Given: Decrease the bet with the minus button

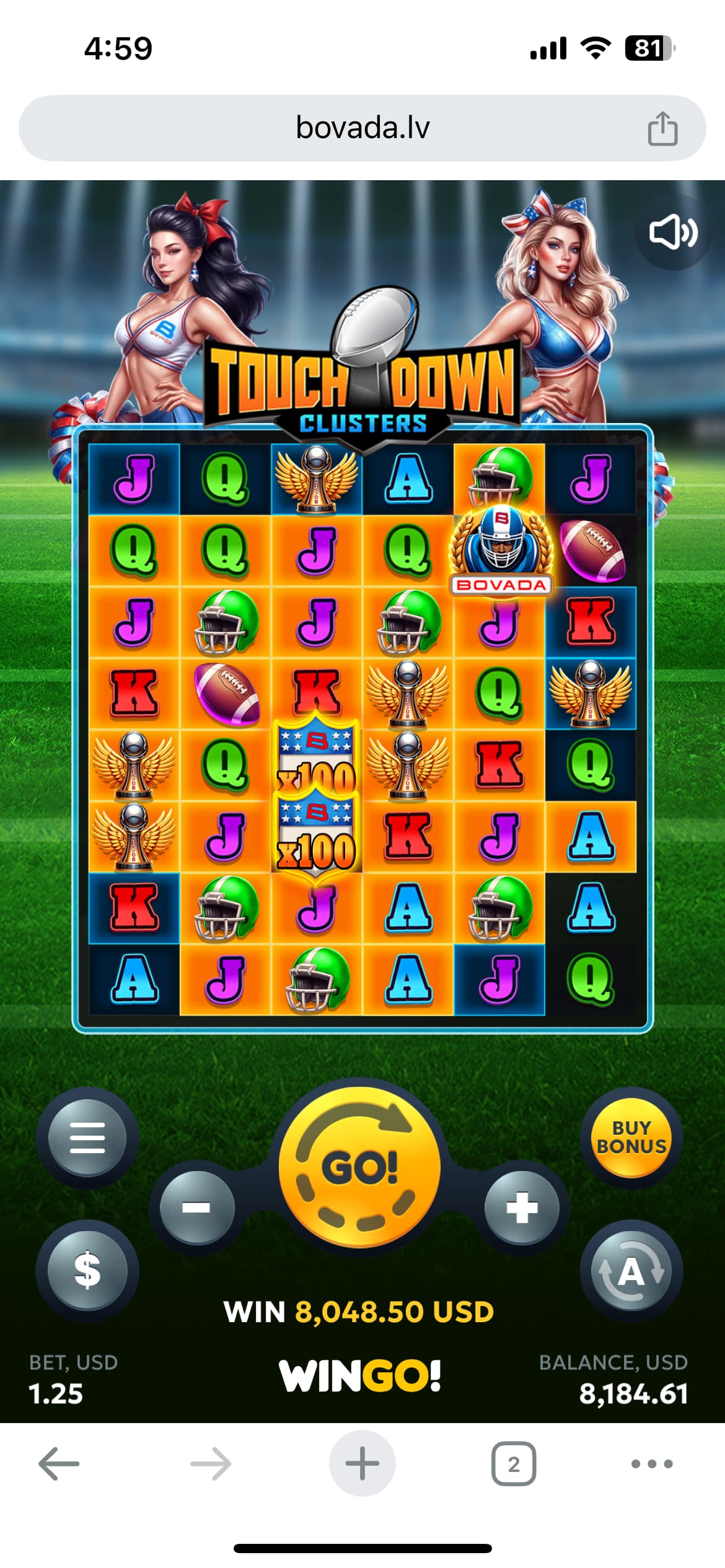Looking at the screenshot, I should 197,1208.
